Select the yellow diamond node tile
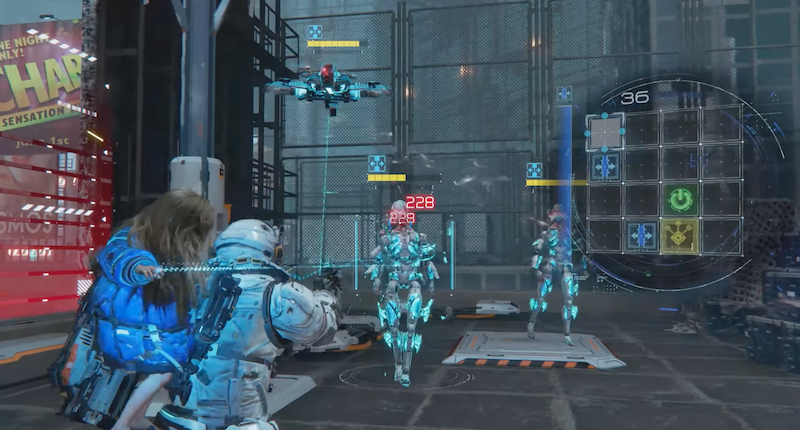The height and width of the screenshot is (430, 800). click(680, 236)
